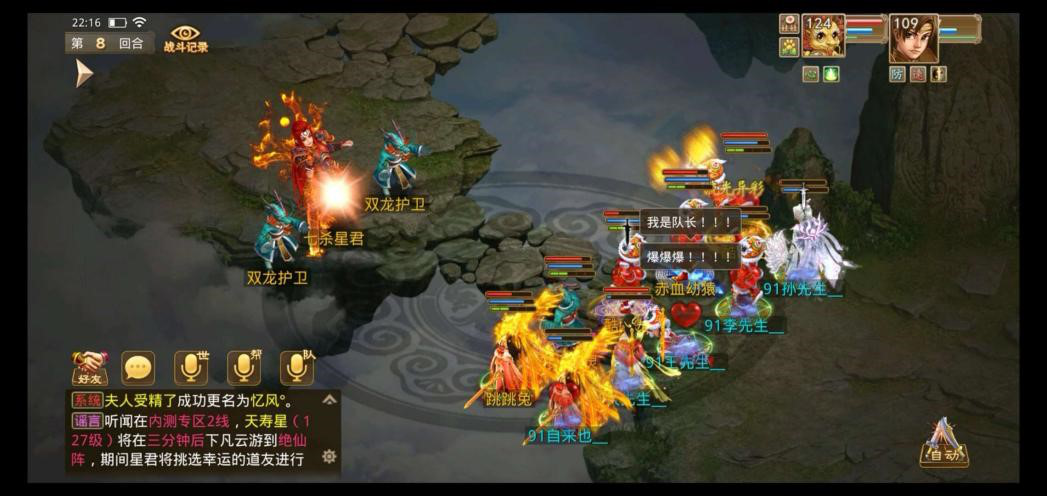Viewport: 1047px width, 496px height.
Task: Open chat settings gear icon
Action: pyautogui.click(x=329, y=457)
